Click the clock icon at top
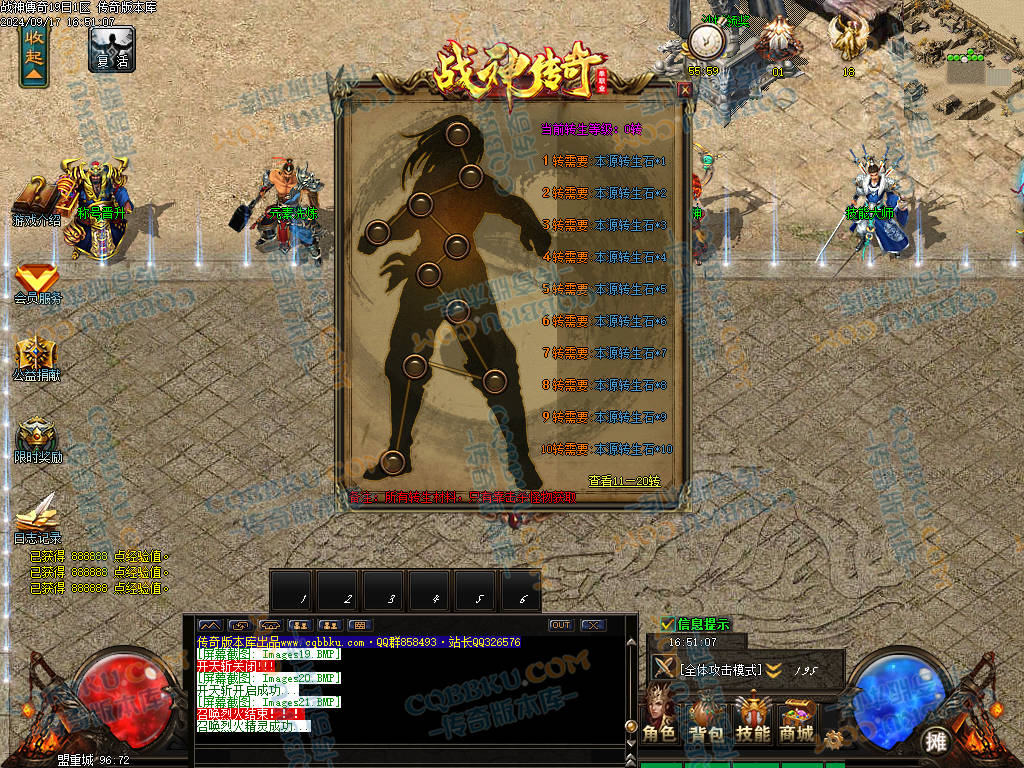This screenshot has height=768, width=1024. 704,42
